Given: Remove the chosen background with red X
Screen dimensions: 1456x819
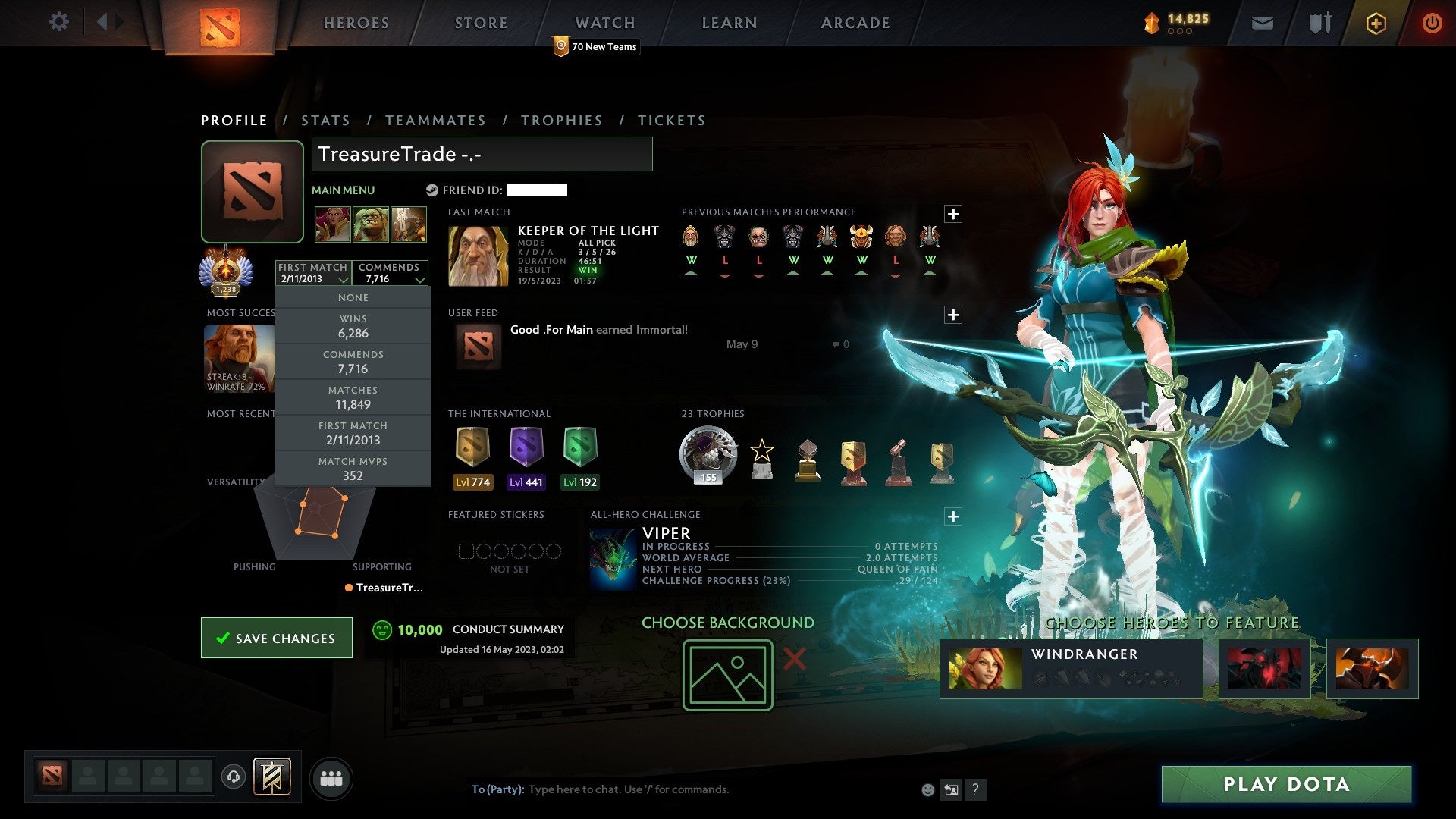Looking at the screenshot, I should (x=794, y=659).
